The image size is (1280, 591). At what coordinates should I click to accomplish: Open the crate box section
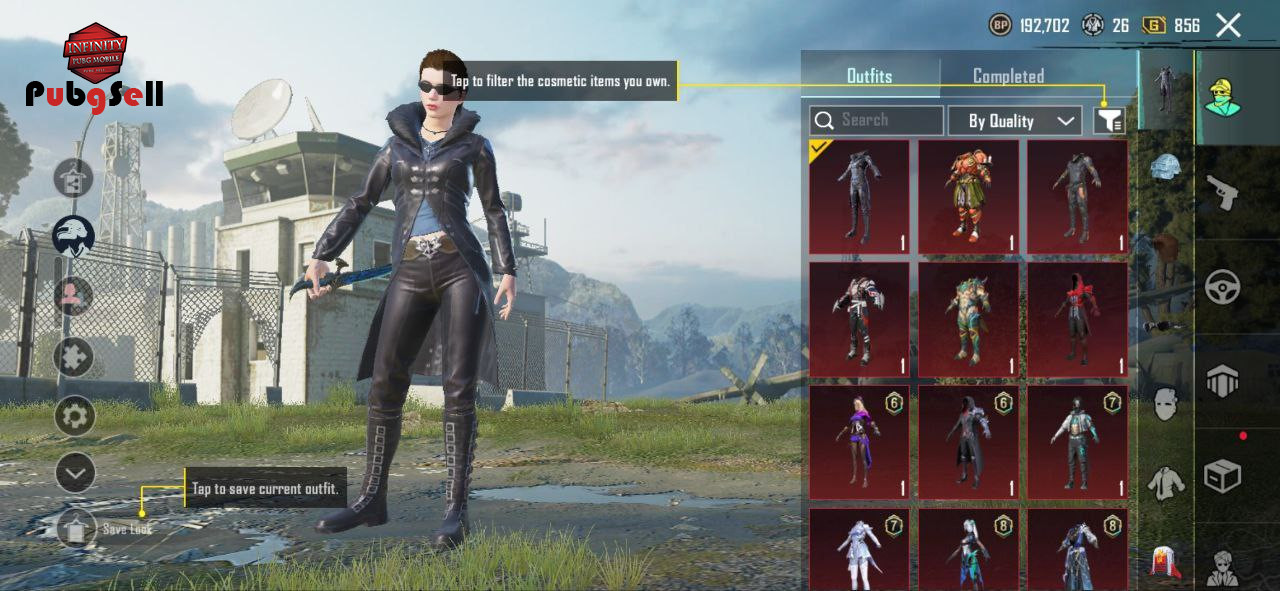1222,476
